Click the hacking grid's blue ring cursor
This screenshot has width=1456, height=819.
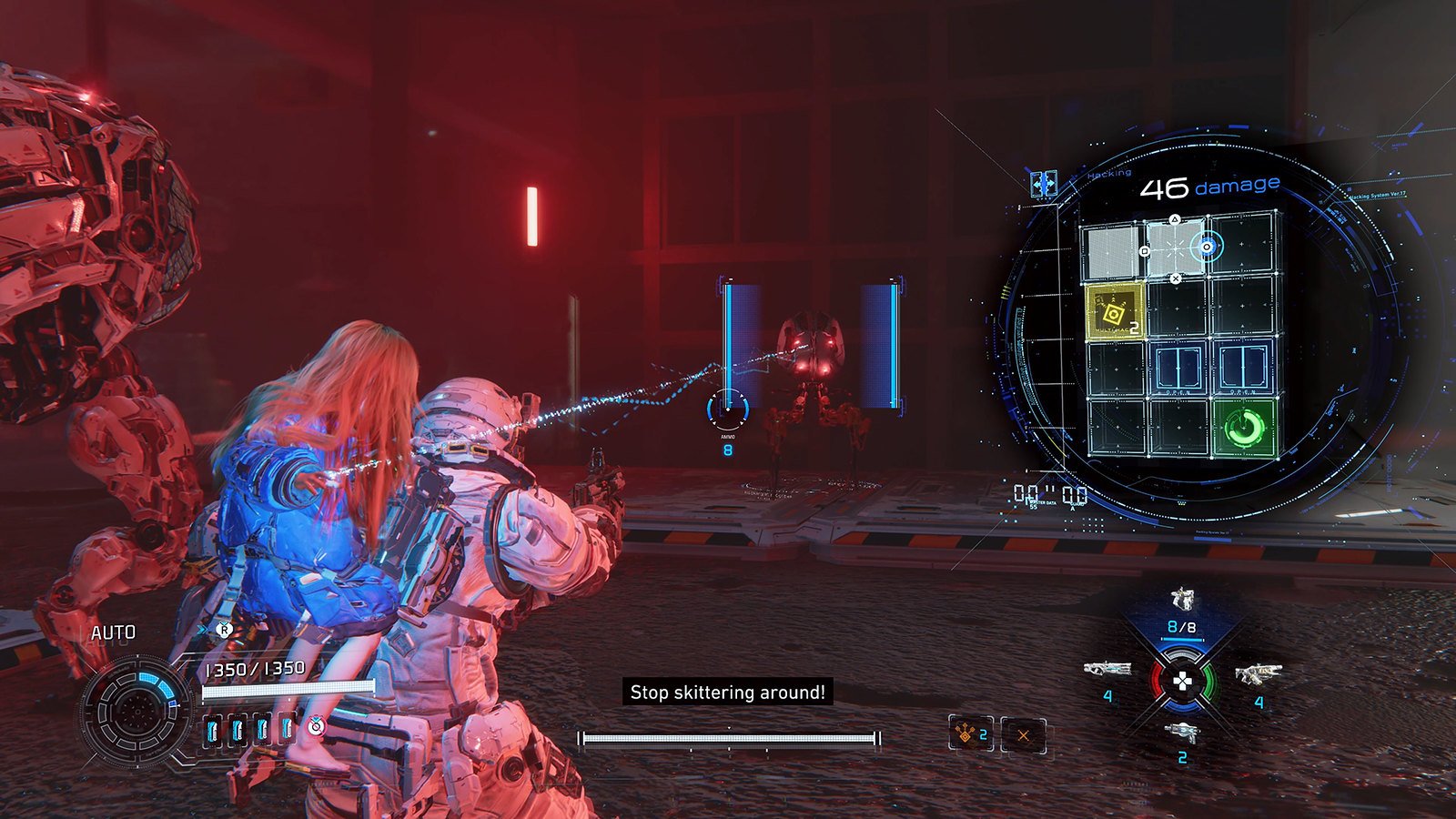[1208, 247]
